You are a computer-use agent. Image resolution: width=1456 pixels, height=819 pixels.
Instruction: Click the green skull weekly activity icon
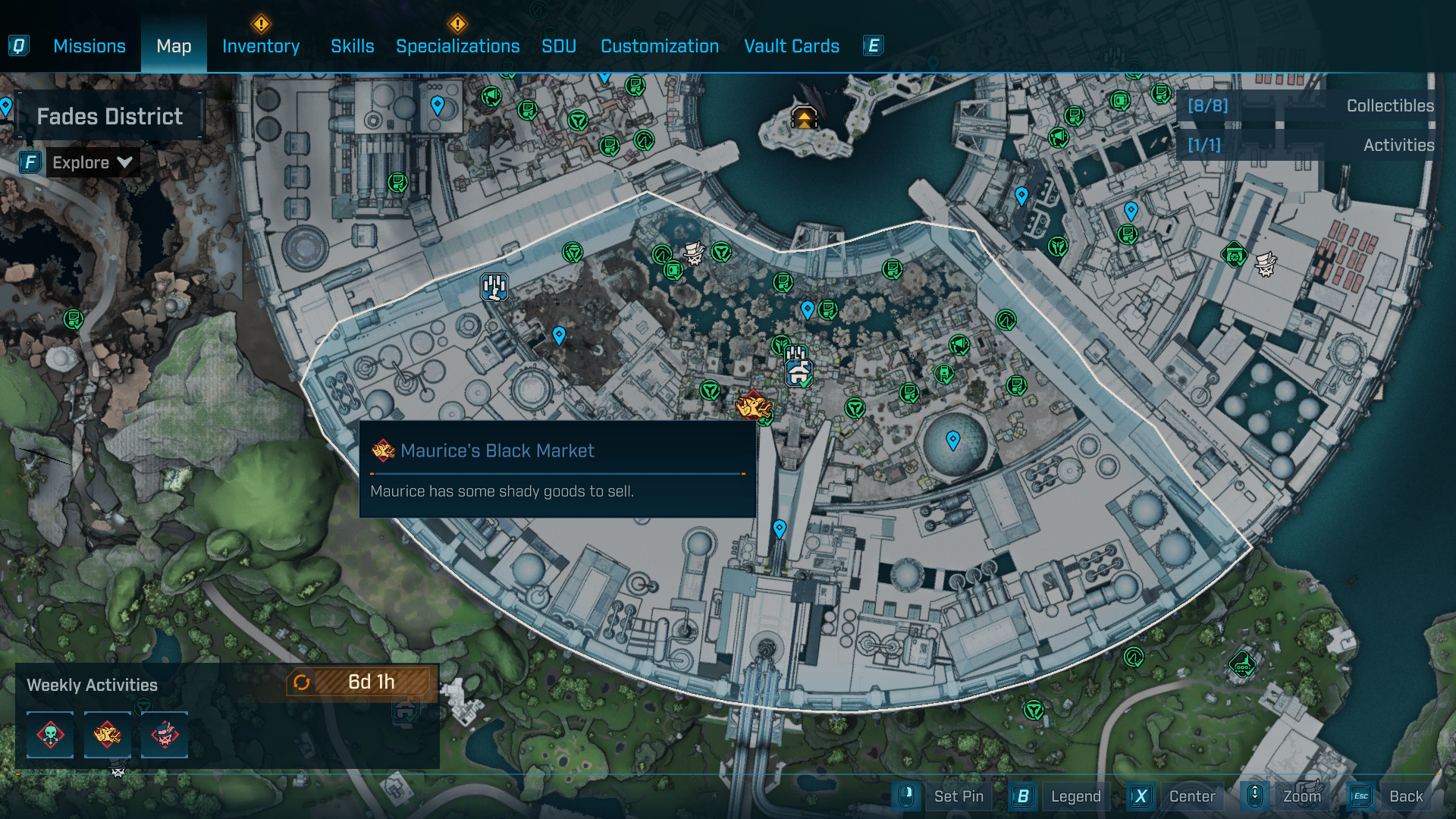51,735
